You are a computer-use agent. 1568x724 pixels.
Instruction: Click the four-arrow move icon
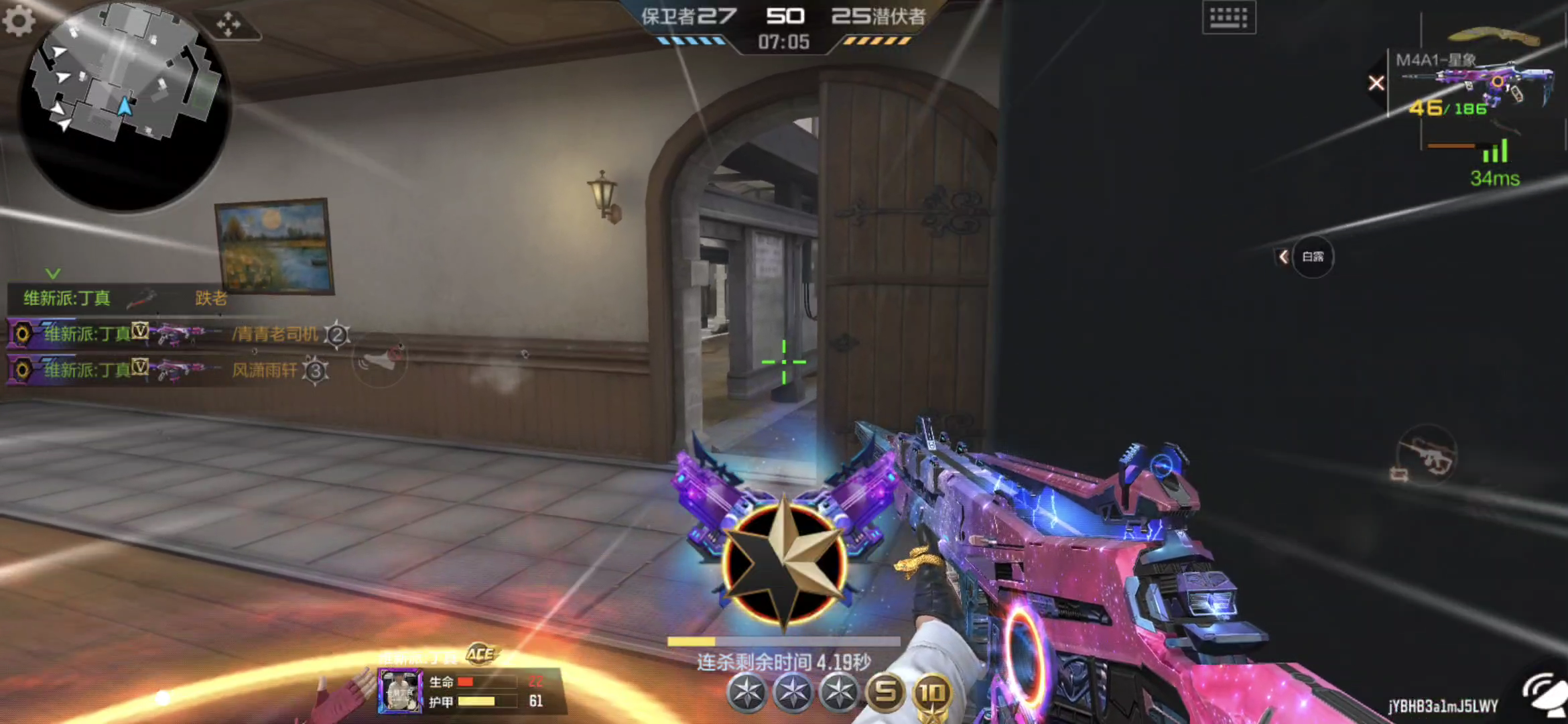tap(228, 24)
